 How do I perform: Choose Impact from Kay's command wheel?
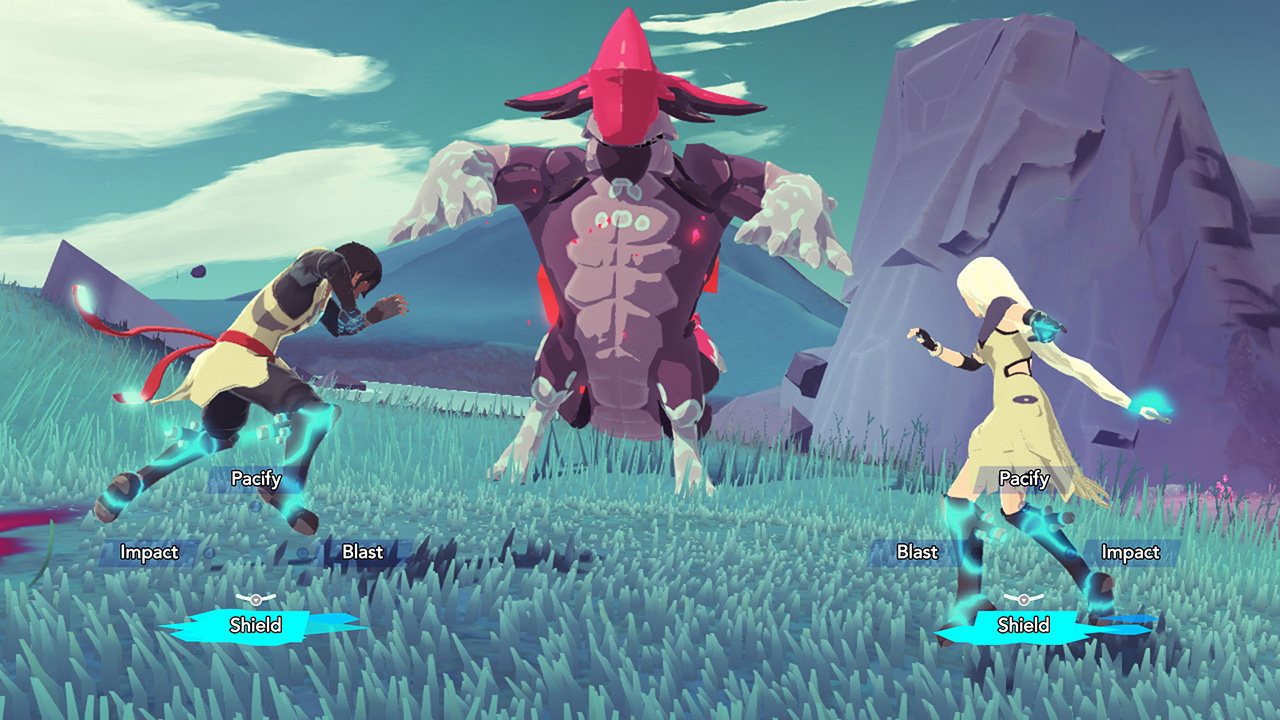click(x=149, y=552)
